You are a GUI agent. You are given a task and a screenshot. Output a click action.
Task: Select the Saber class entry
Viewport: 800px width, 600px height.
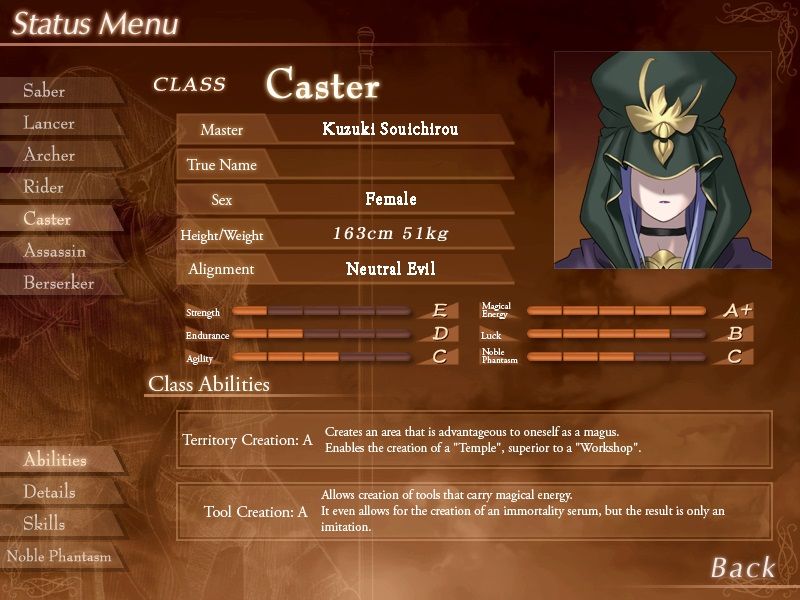(45, 91)
